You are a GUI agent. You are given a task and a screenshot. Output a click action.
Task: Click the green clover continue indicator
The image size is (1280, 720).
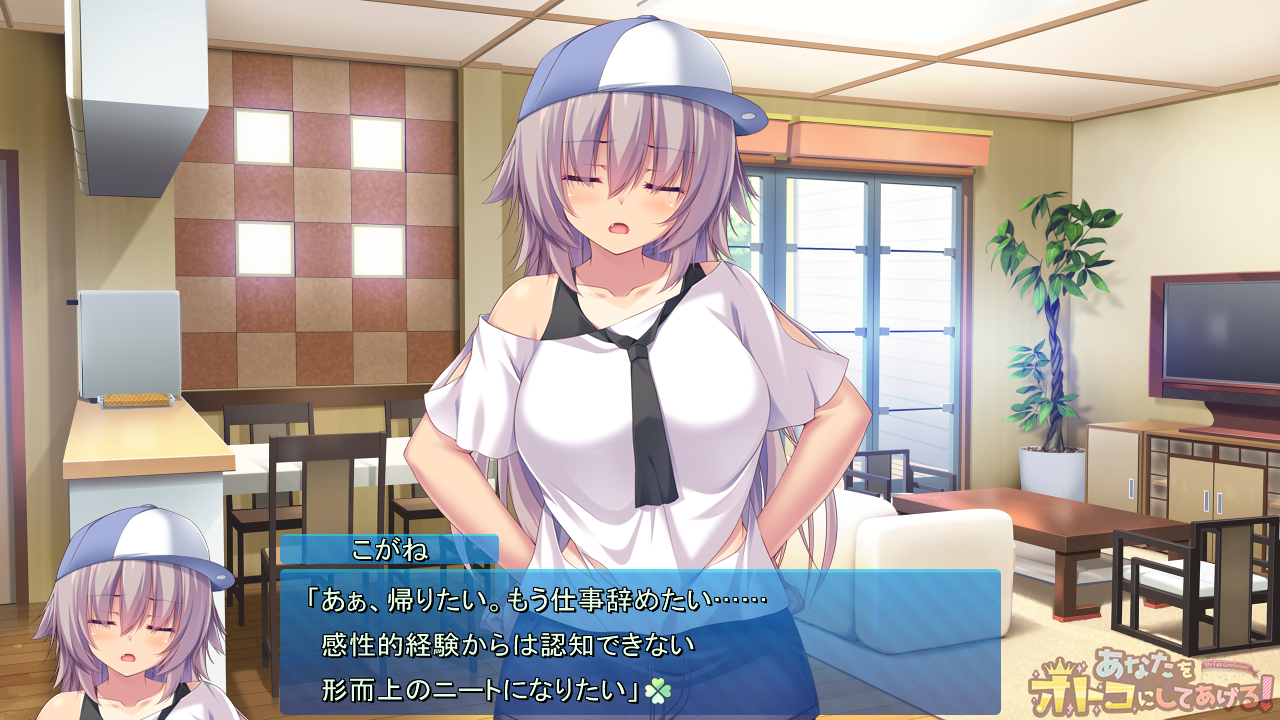[x=659, y=689]
